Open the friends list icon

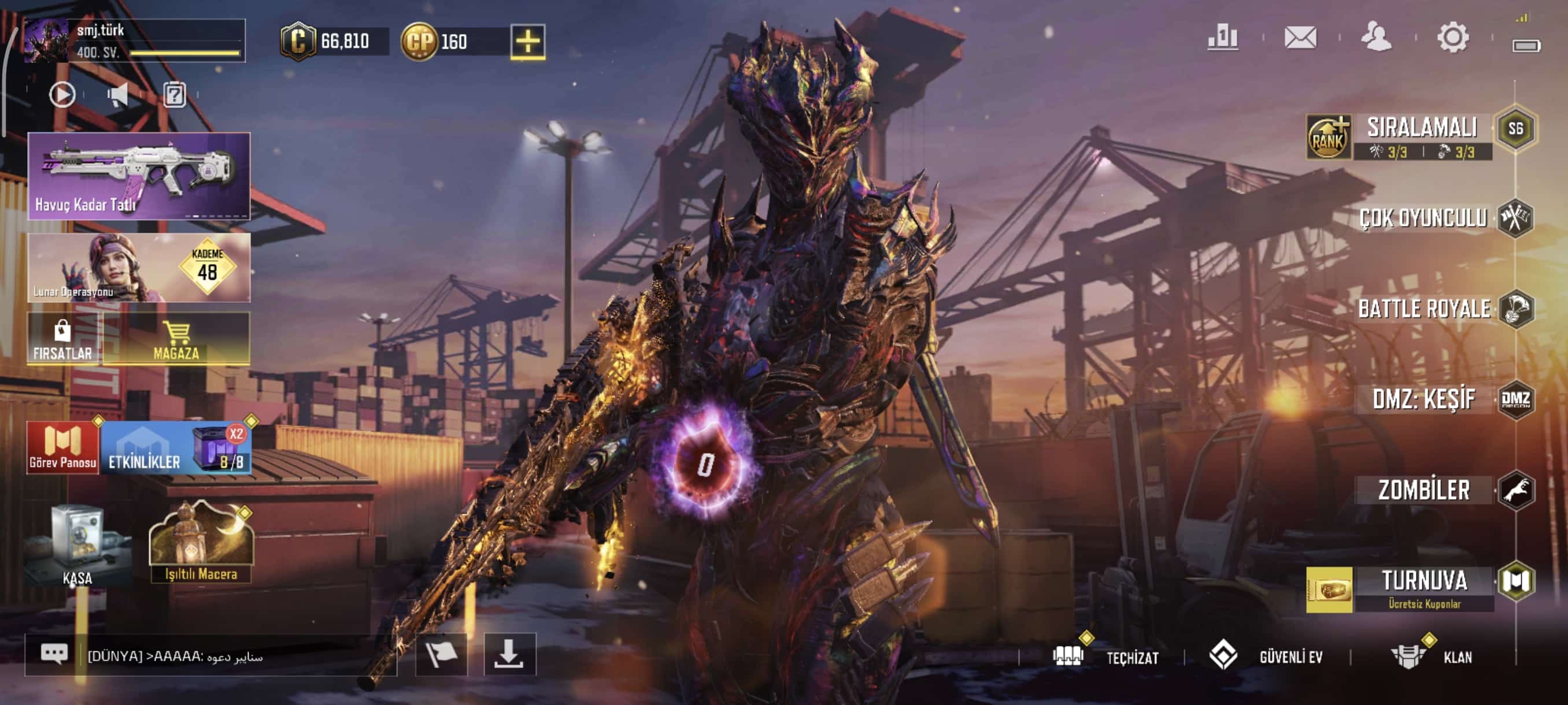click(x=1375, y=38)
